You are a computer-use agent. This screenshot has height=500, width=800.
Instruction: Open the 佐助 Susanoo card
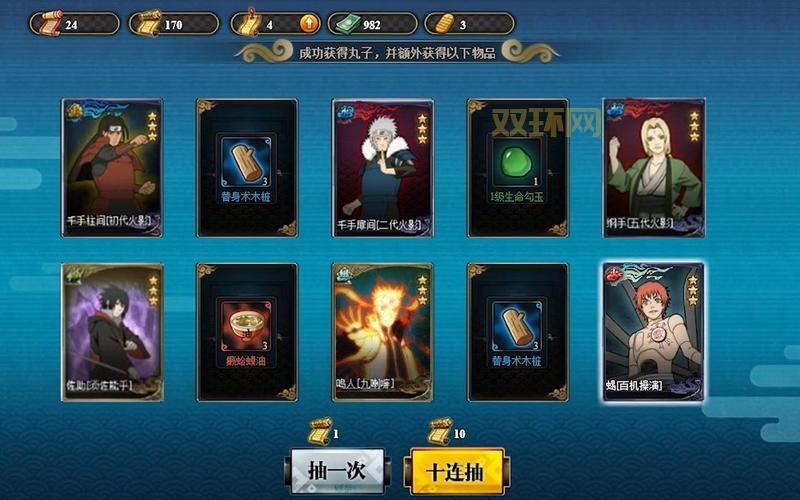click(x=111, y=331)
